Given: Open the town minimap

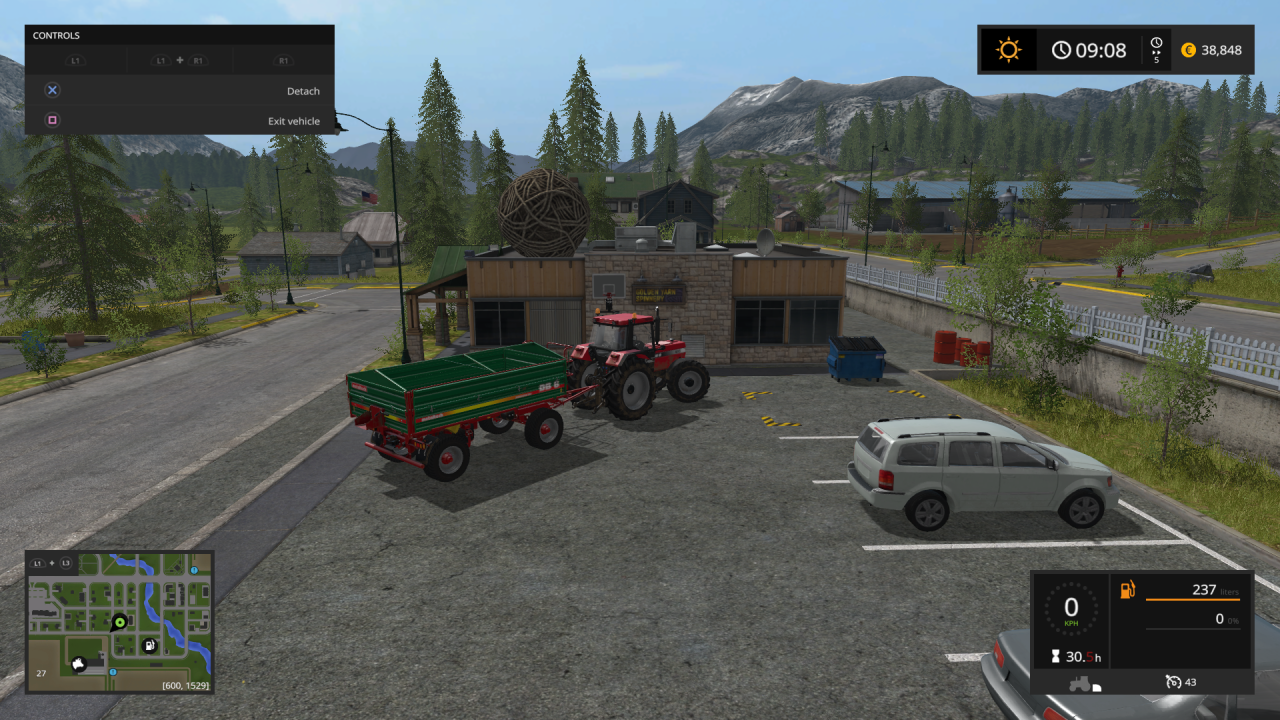Looking at the screenshot, I should 119,621.
